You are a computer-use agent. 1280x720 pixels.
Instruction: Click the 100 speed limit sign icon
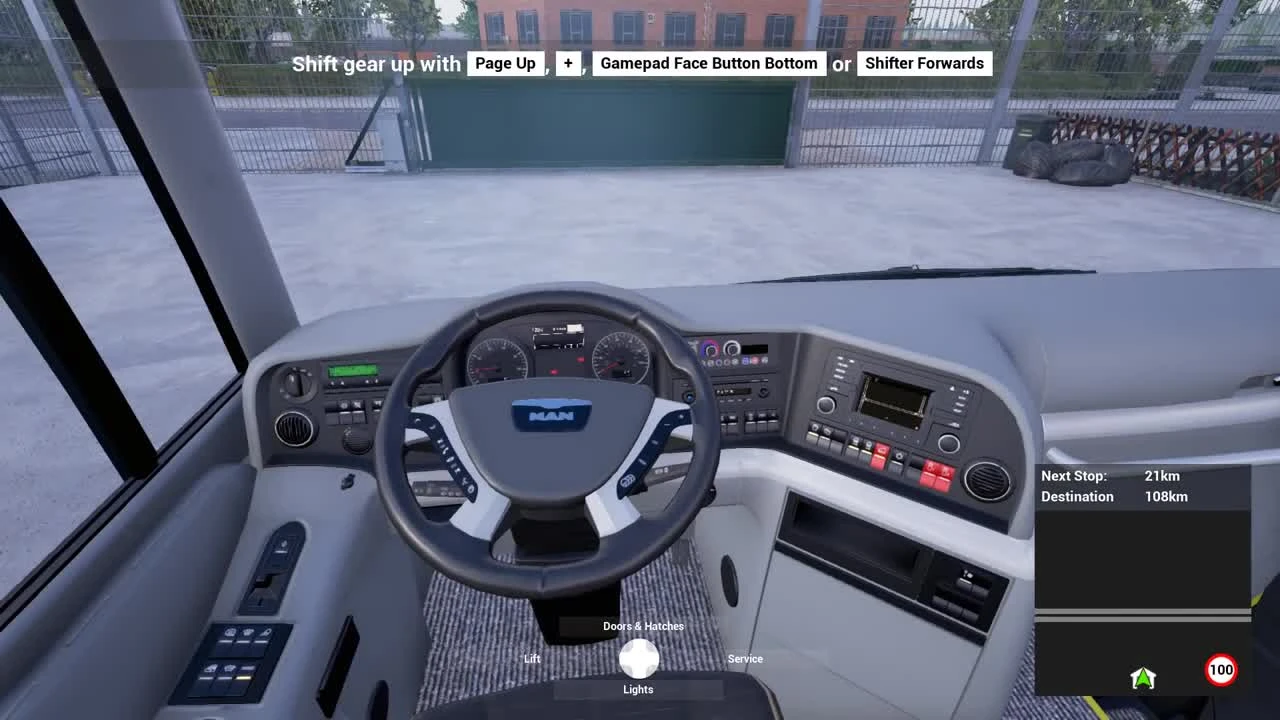(x=1221, y=669)
